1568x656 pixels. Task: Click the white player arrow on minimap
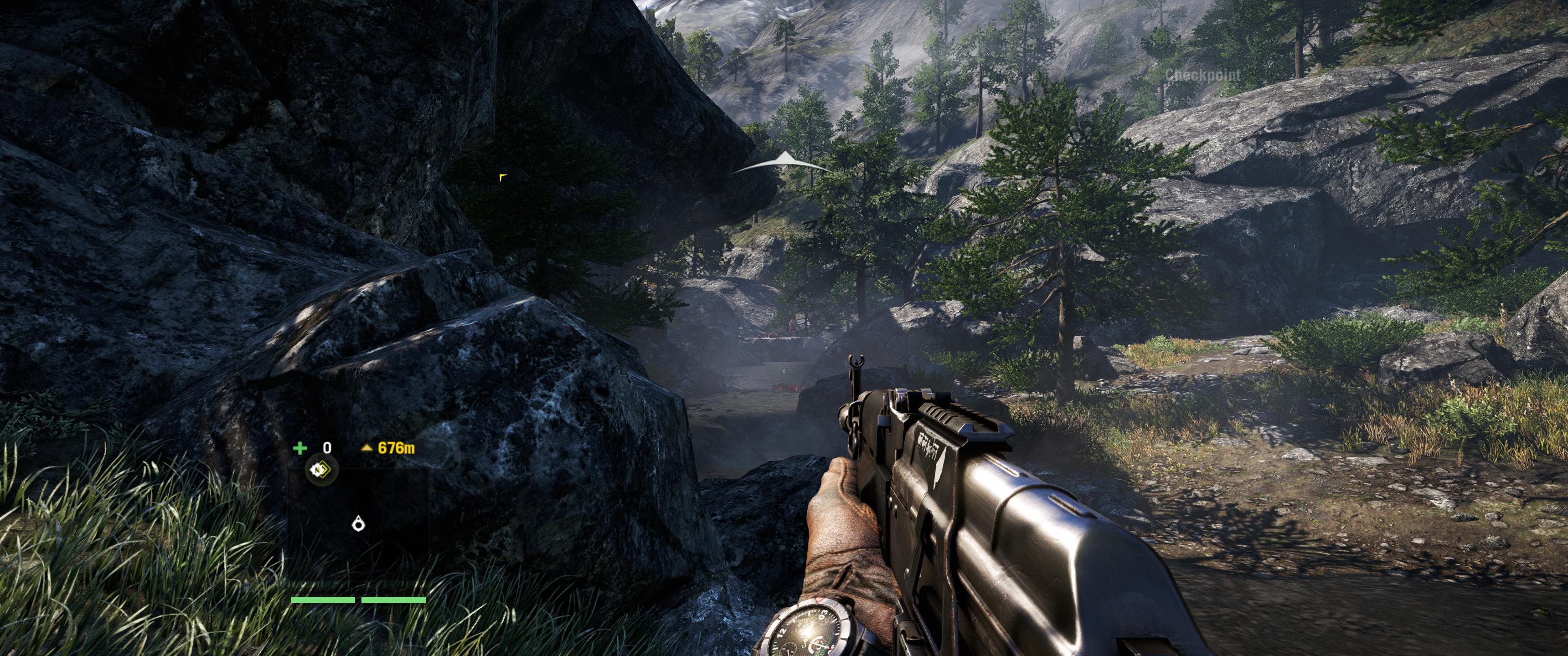click(359, 523)
